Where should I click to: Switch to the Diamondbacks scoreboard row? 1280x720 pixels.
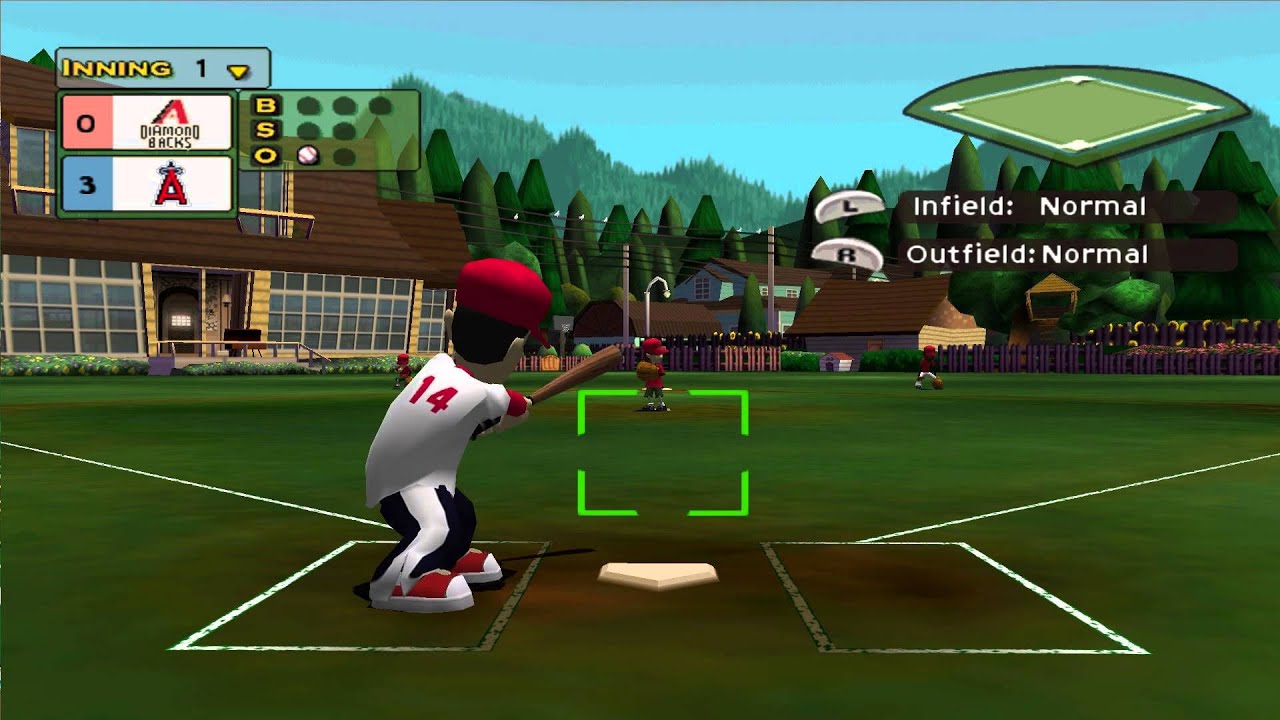pyautogui.click(x=150, y=124)
